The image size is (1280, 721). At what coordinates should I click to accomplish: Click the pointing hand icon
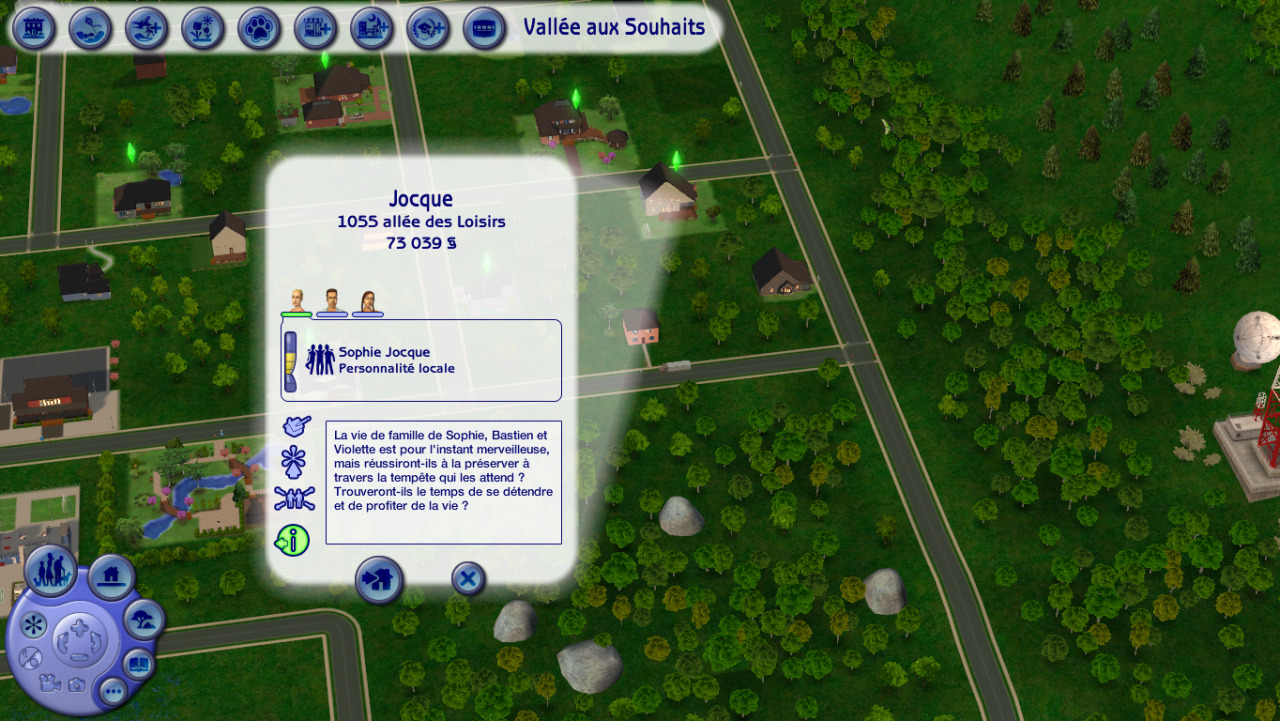[x=295, y=427]
